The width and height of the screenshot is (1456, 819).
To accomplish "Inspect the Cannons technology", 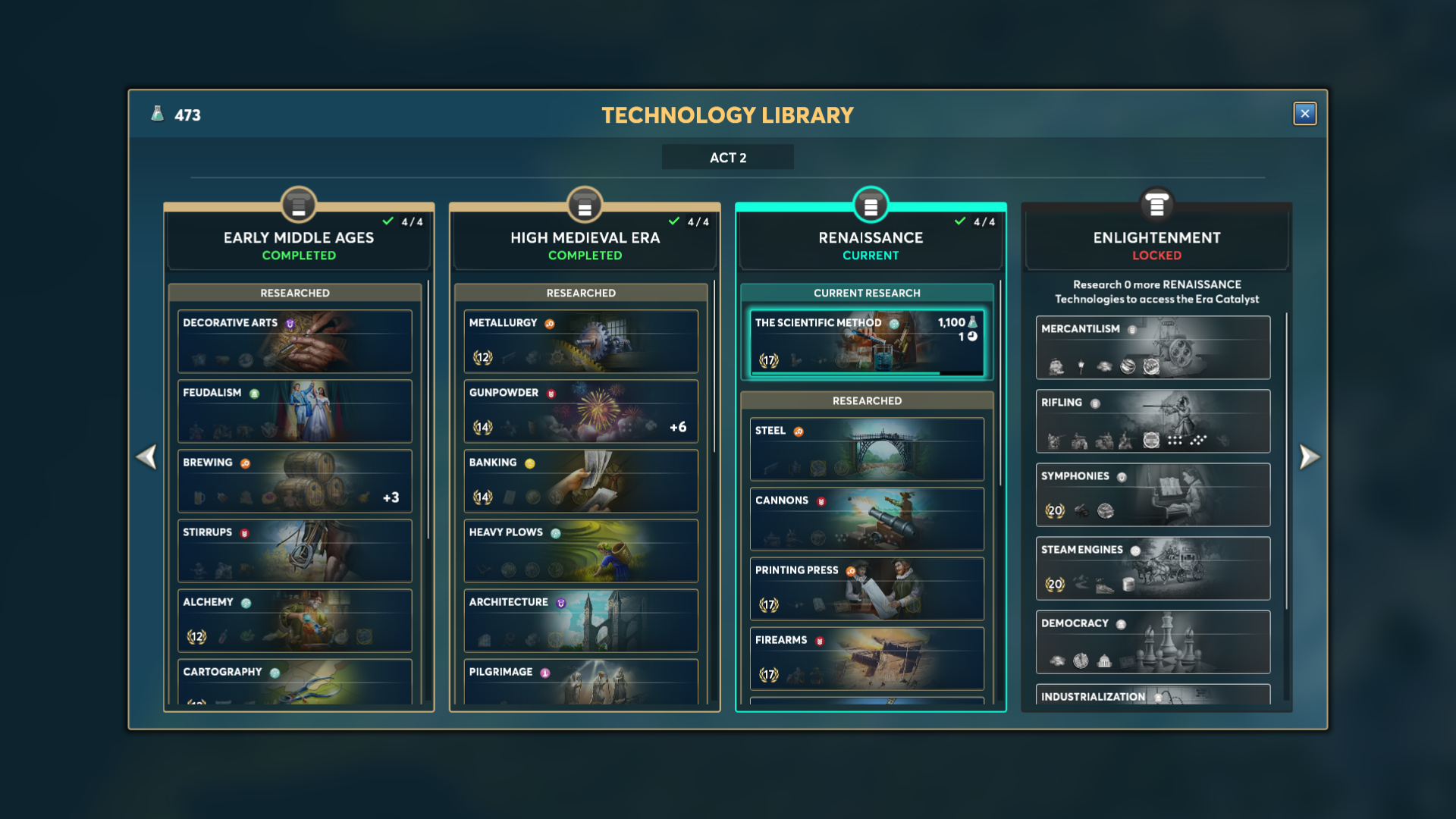I will pos(867,519).
